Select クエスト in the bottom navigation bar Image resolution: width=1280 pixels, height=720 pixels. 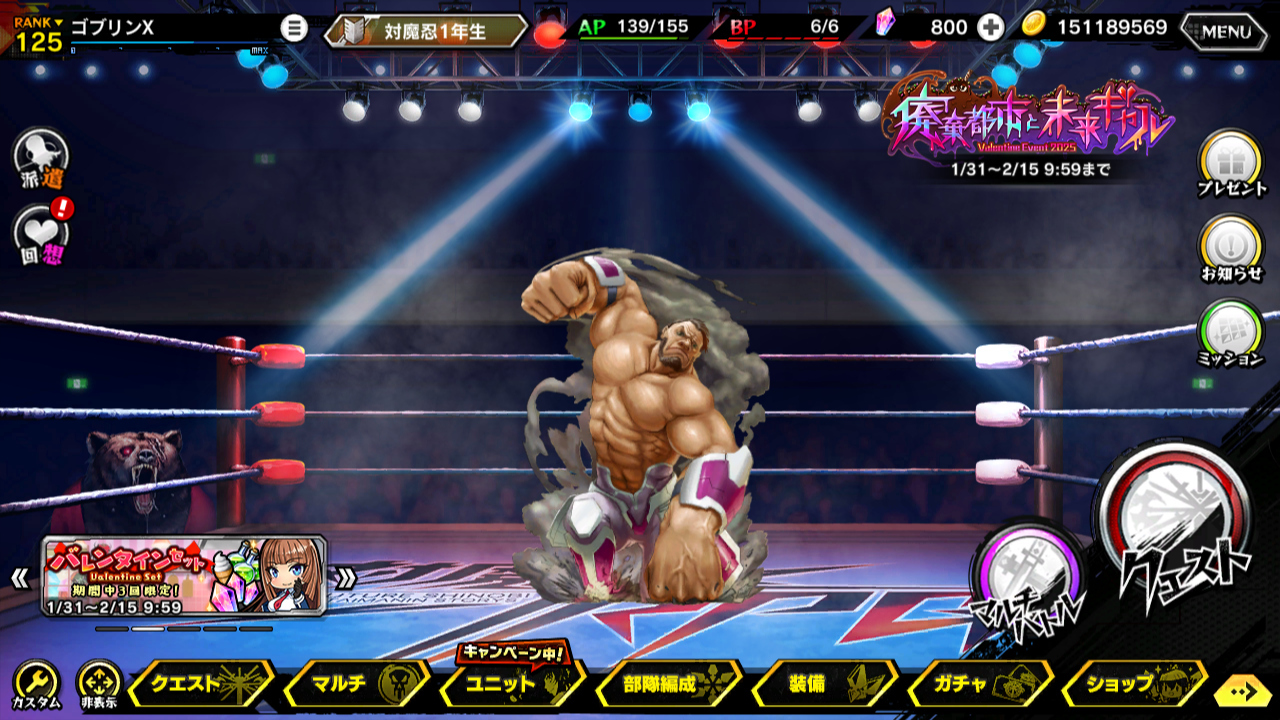tap(199, 685)
